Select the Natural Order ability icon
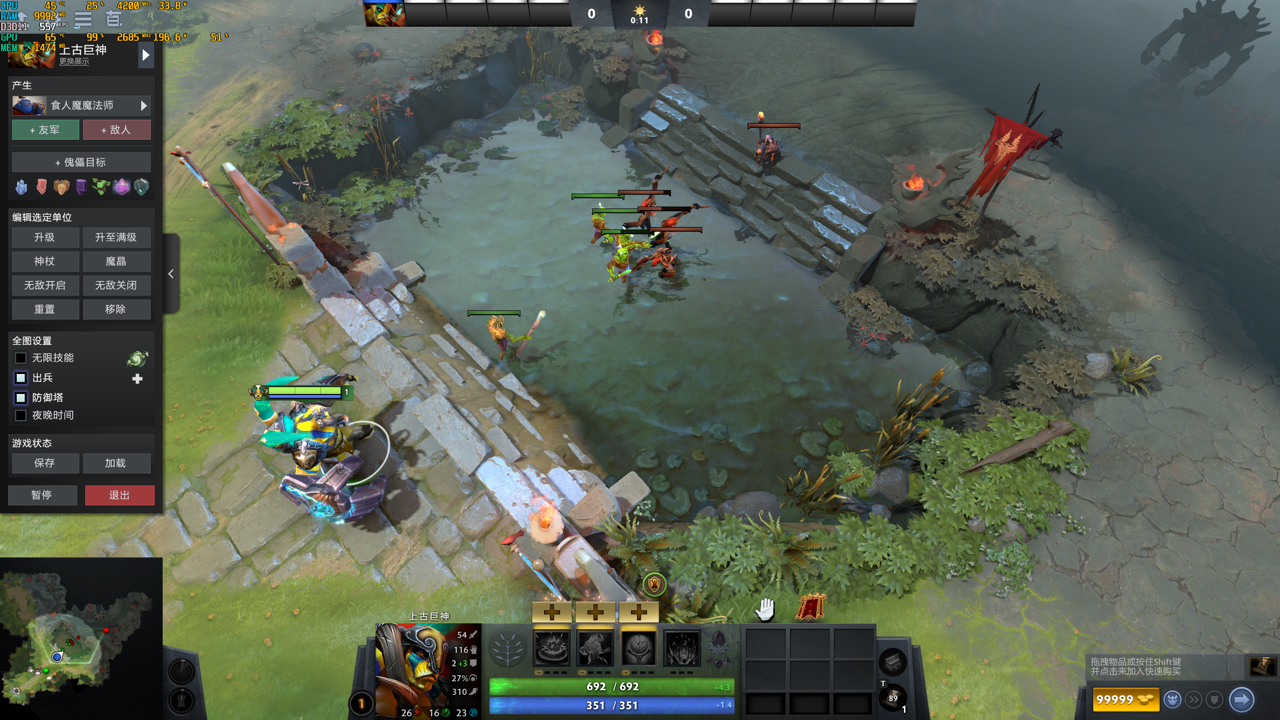Screen dimensions: 1280x720 [x=638, y=647]
